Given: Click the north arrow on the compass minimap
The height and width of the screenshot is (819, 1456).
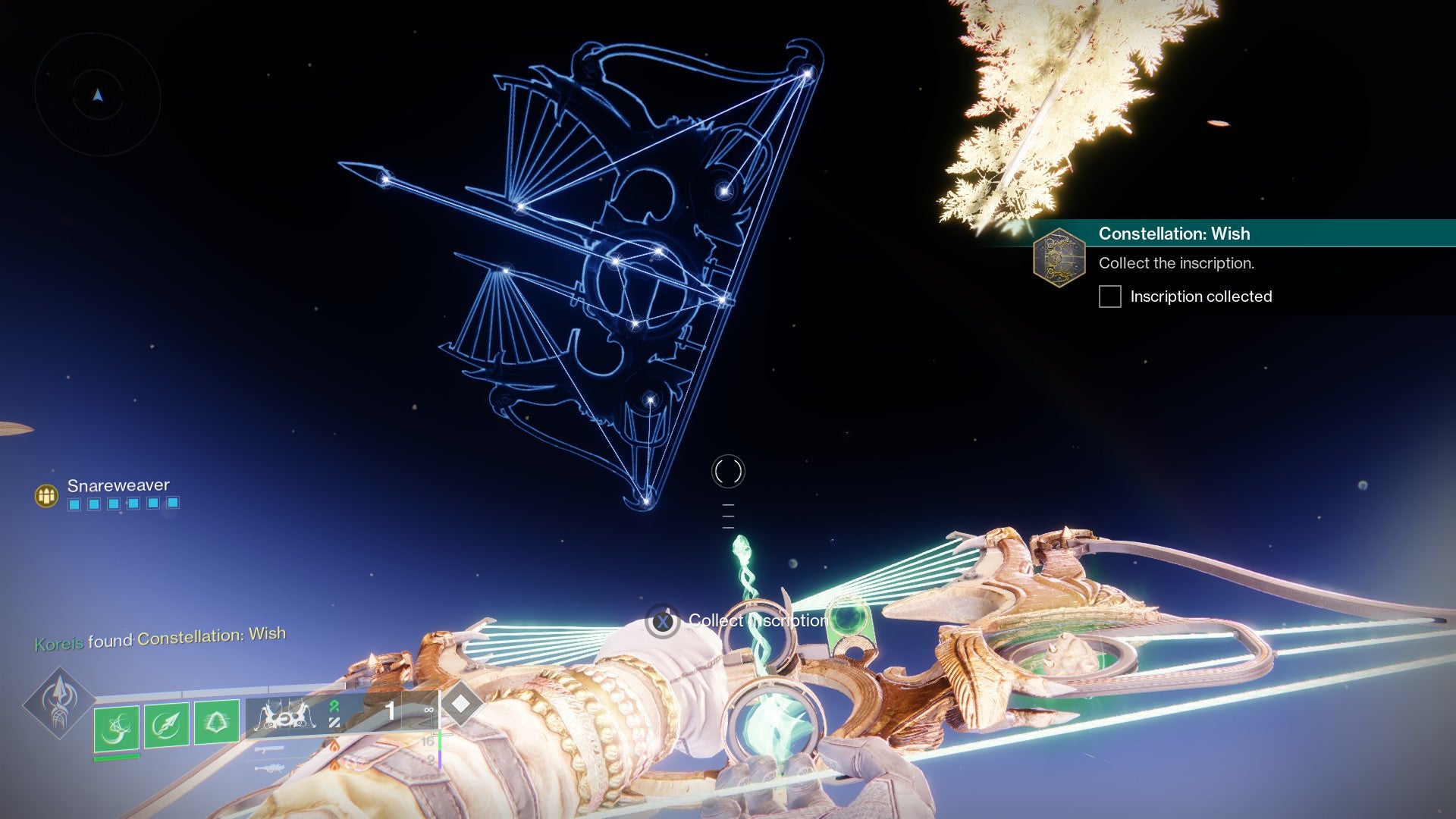Looking at the screenshot, I should tap(97, 96).
